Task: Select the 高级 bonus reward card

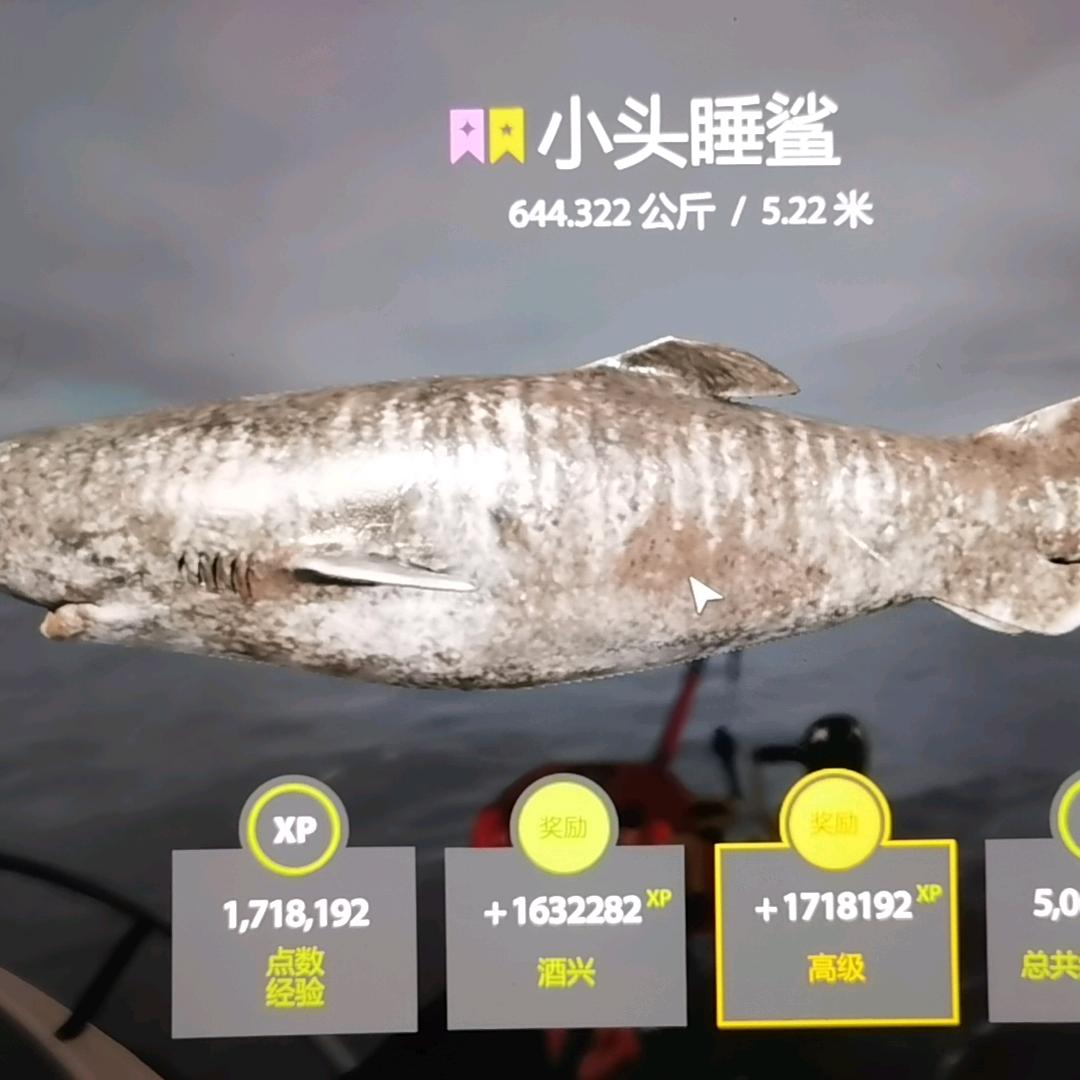Action: [x=837, y=931]
